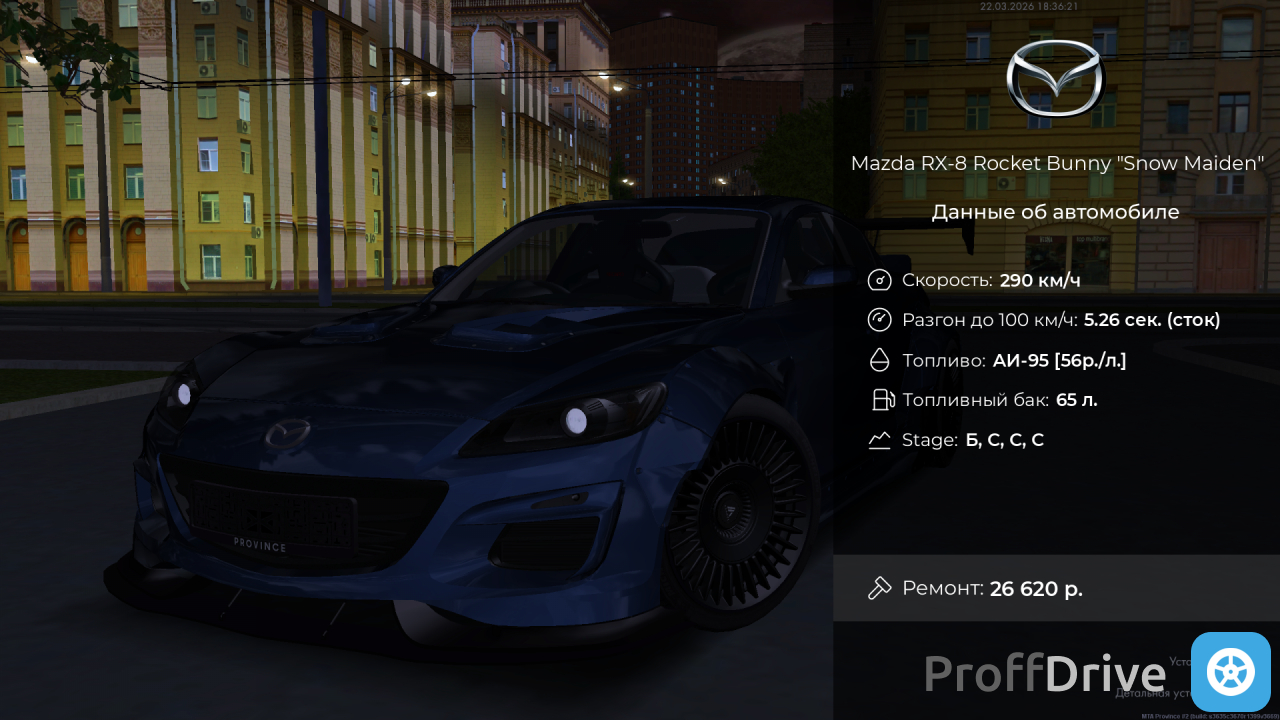Select the Ремонт 26 620 р. repair option
This screenshot has height=720, width=1280.
(1055, 588)
